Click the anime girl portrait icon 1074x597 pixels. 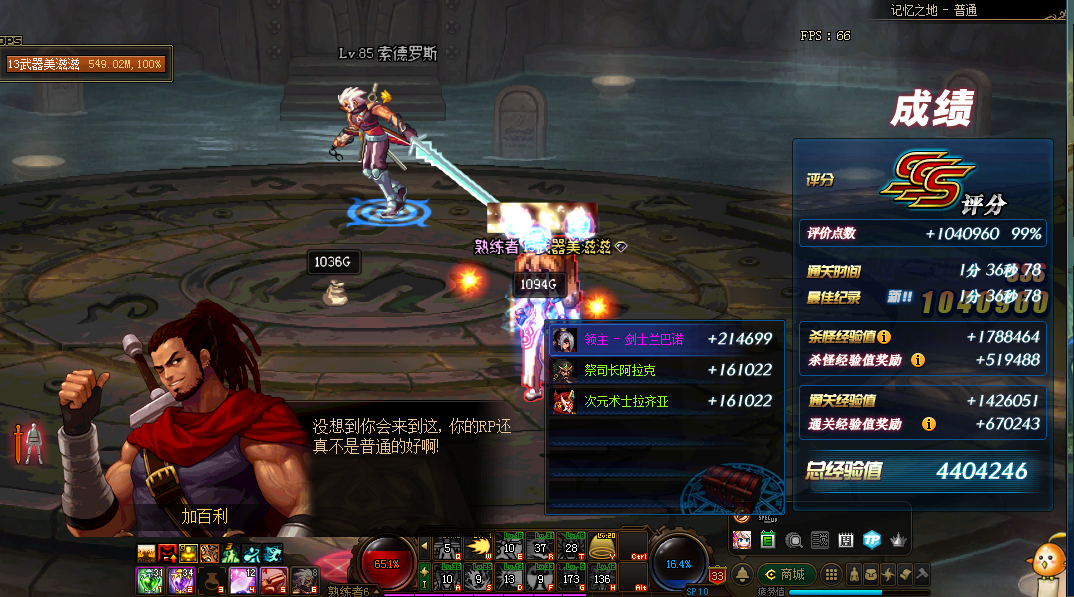[742, 540]
